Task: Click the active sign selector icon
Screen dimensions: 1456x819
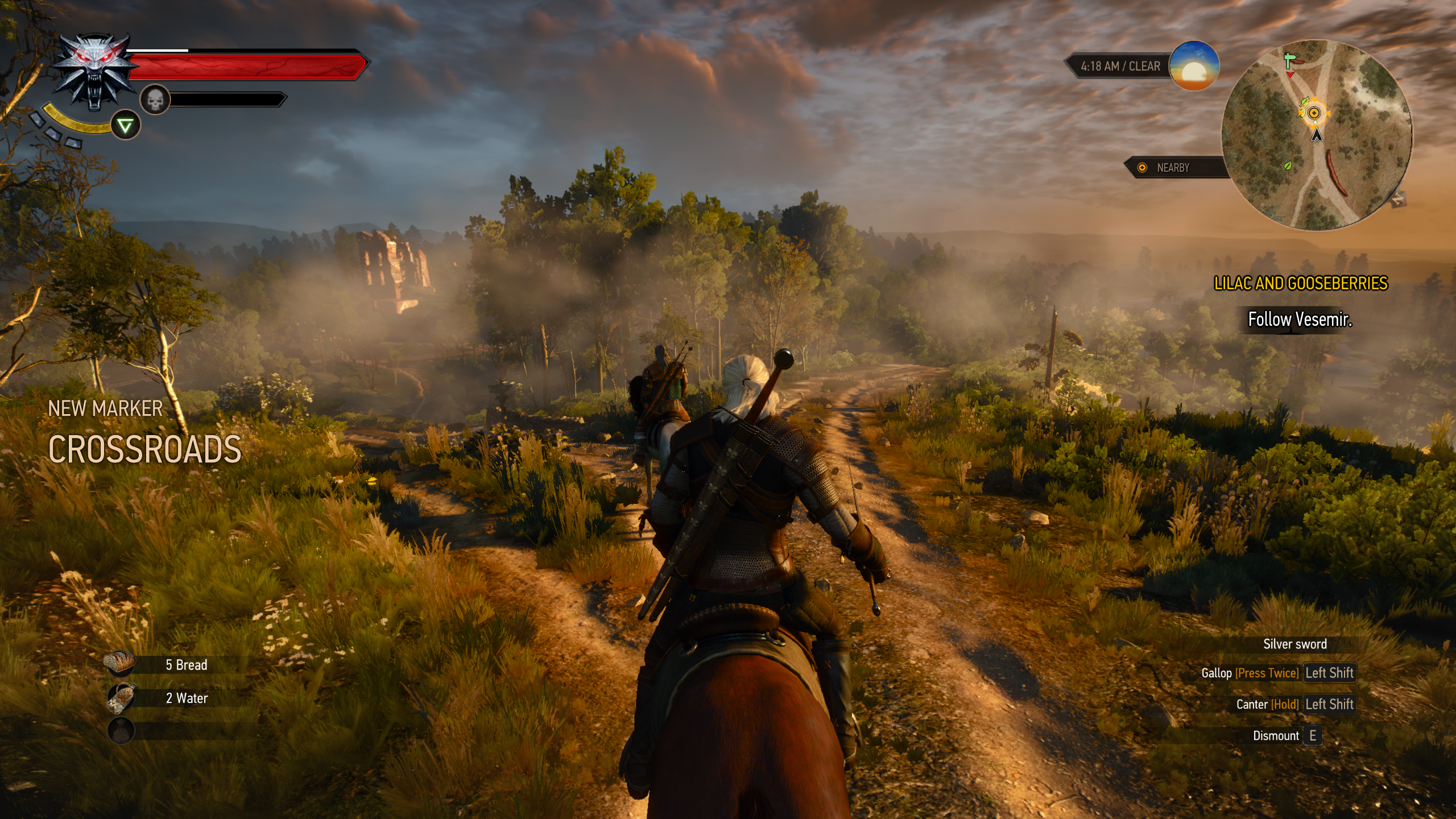Action: (125, 126)
